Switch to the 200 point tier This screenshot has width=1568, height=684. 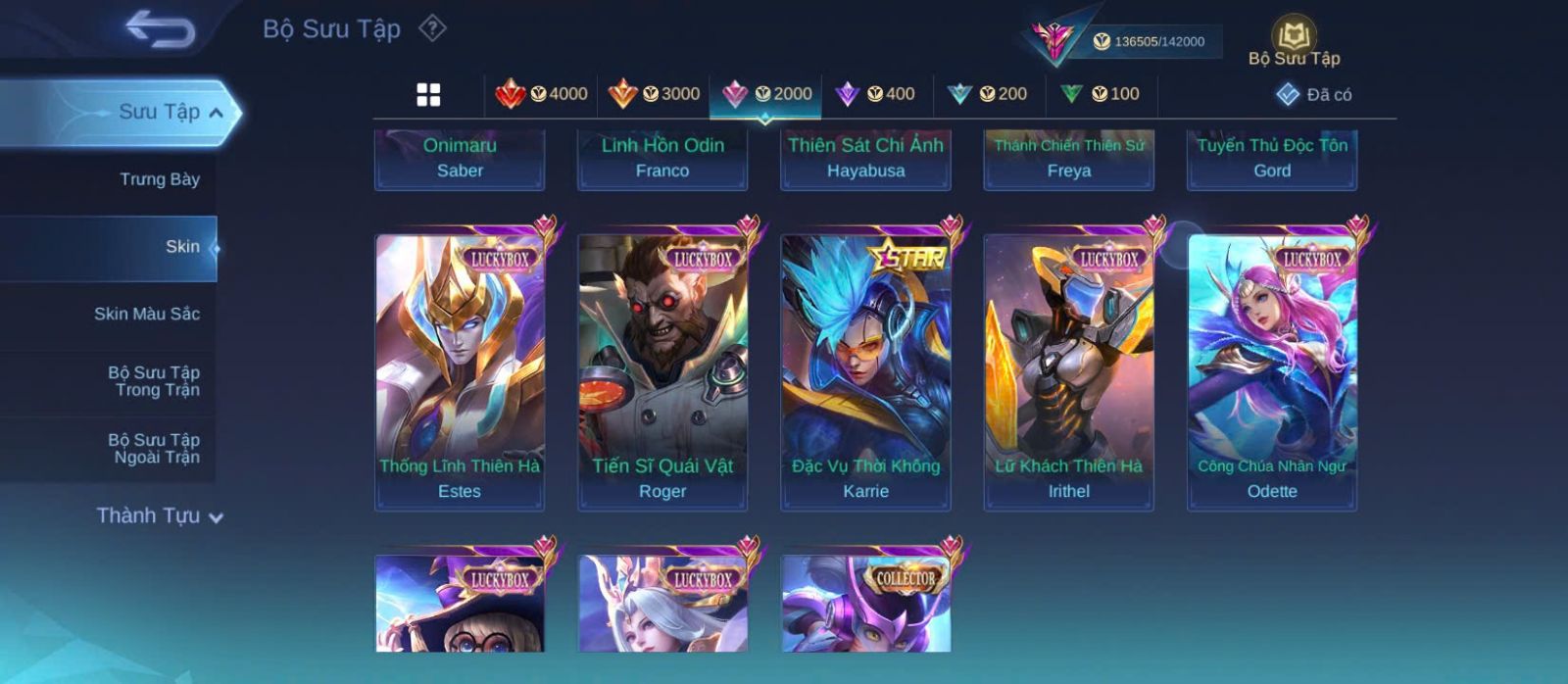coord(988,94)
